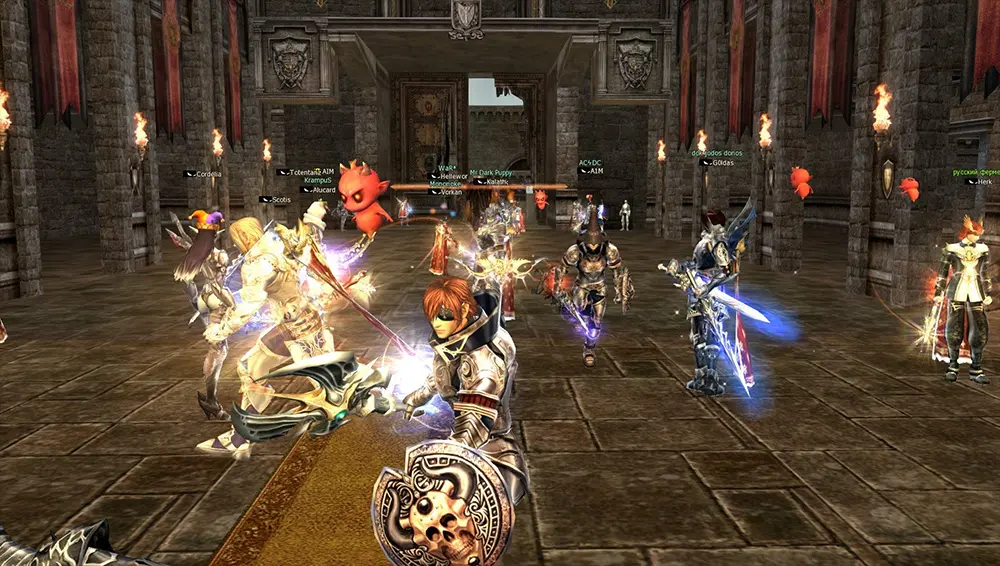Click the Alucard nameplate
Viewport: 1000px width, 566px height.
click(x=323, y=189)
